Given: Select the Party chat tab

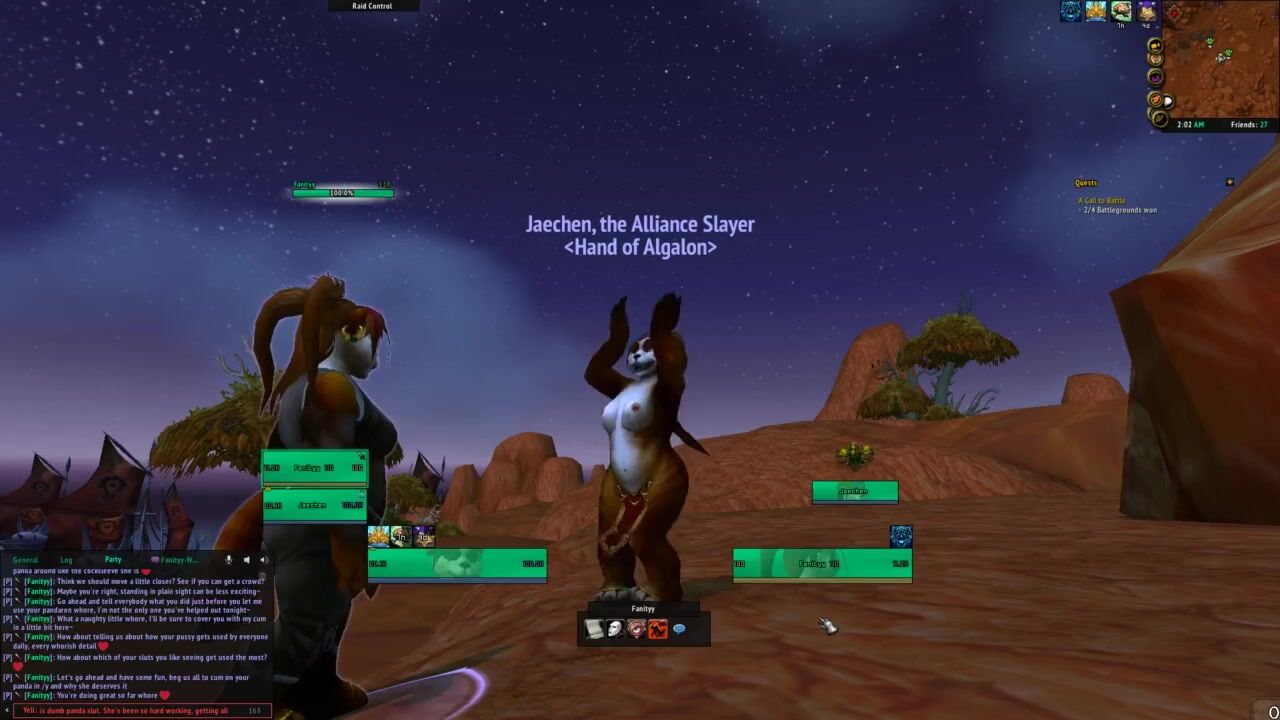Looking at the screenshot, I should pyautogui.click(x=113, y=560).
